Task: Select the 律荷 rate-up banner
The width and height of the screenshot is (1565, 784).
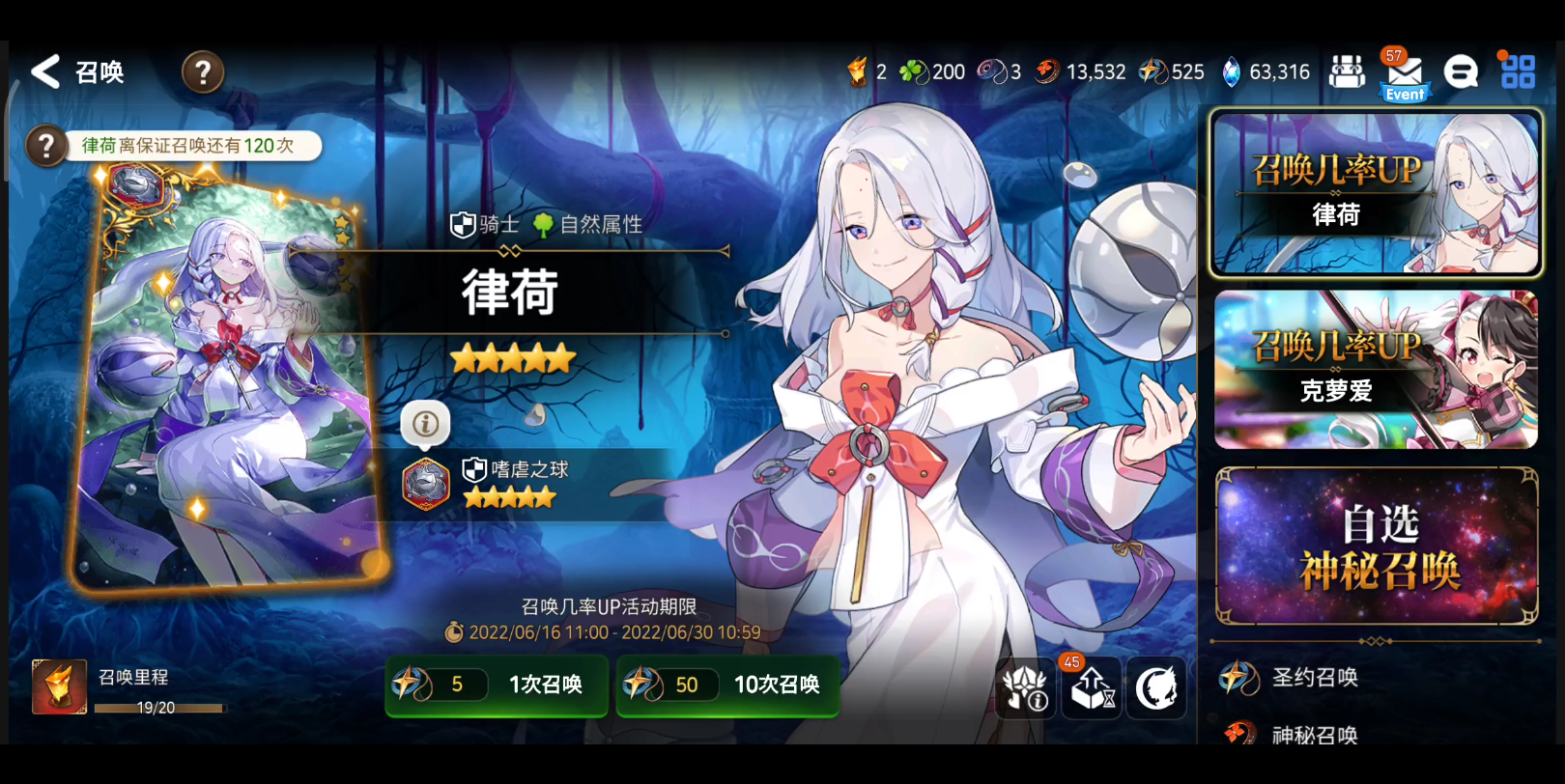Action: (x=1375, y=193)
